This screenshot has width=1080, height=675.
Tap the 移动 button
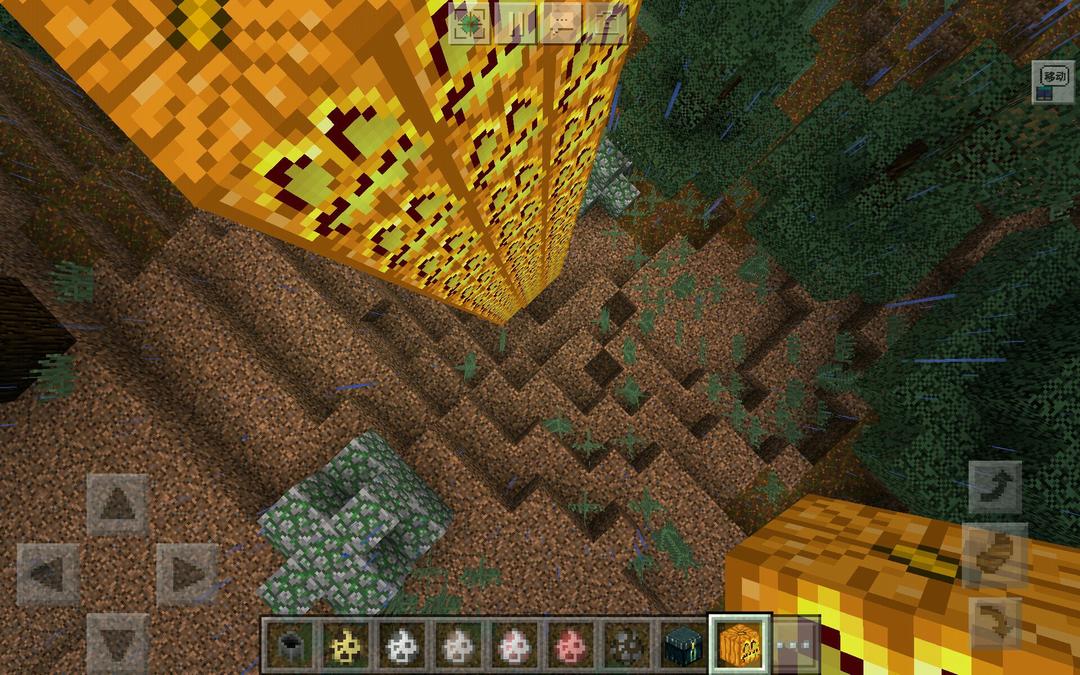(x=1054, y=82)
